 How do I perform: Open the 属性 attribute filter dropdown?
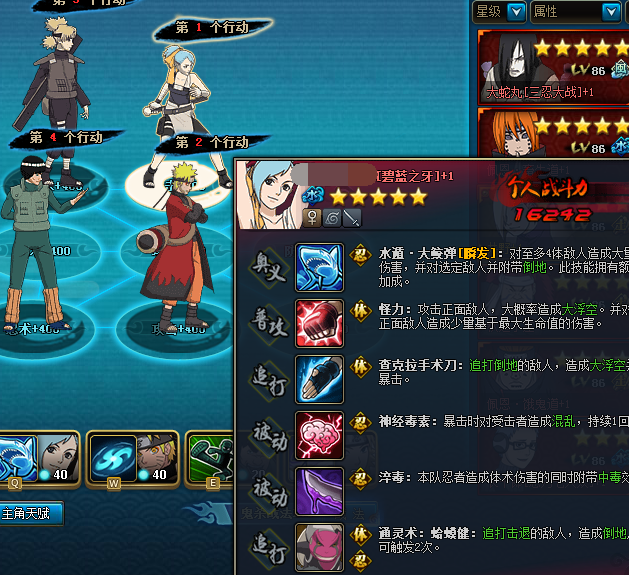coord(610,11)
